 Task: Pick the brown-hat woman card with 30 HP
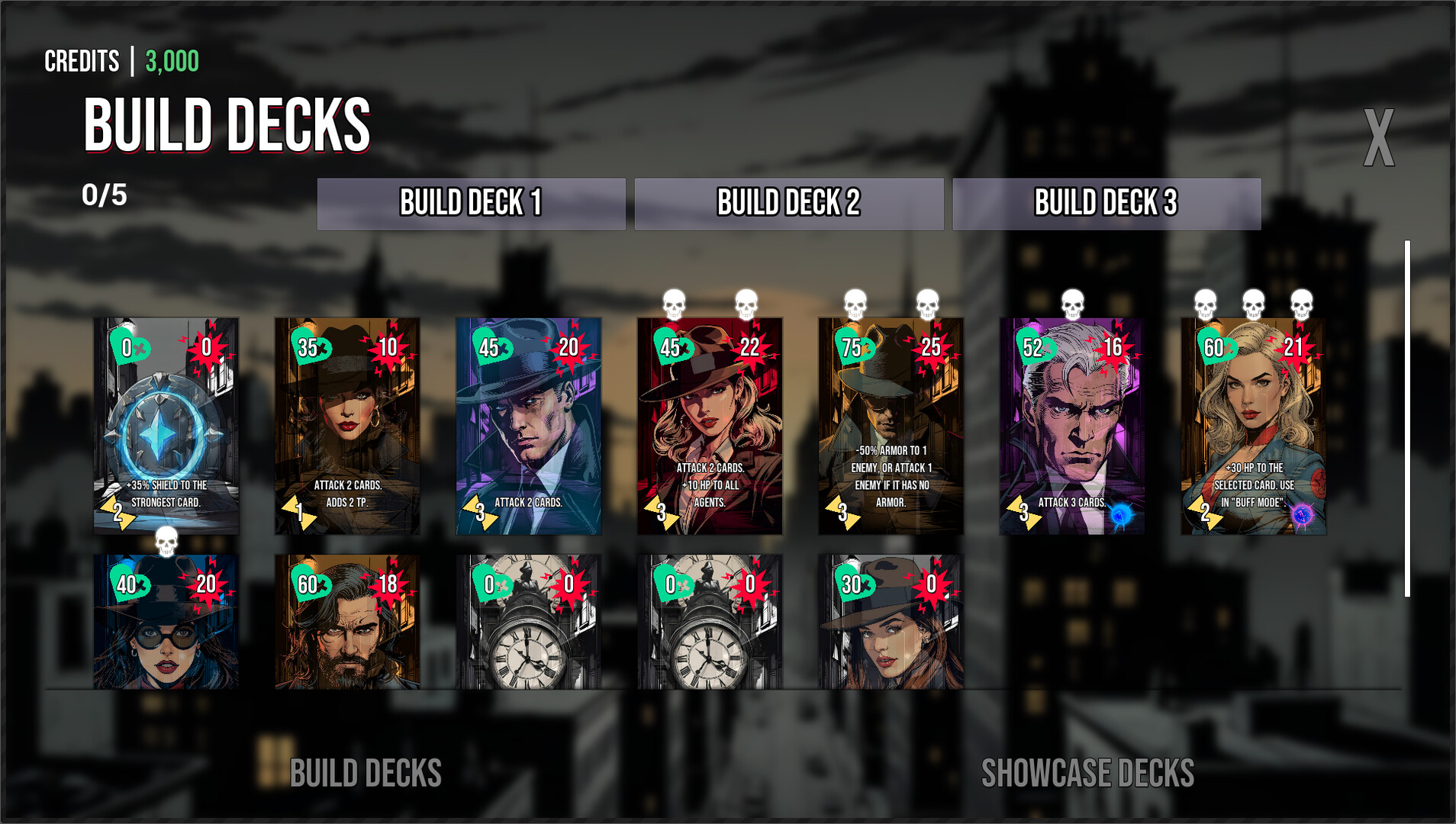click(891, 623)
